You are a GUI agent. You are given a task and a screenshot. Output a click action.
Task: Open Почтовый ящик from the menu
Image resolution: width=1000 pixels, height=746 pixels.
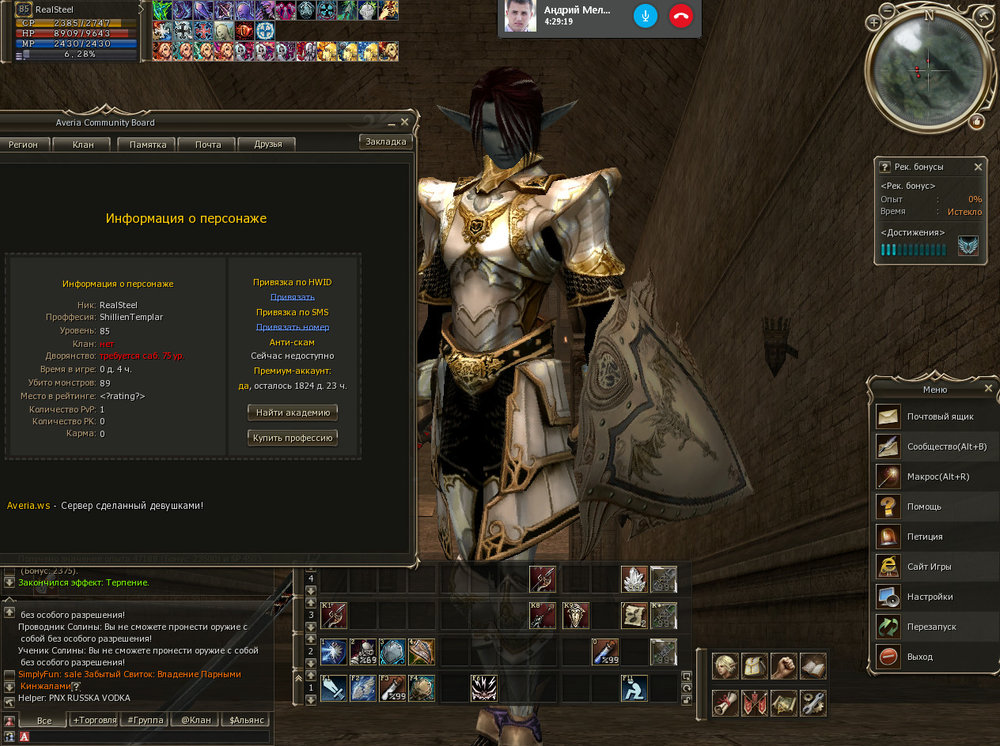pyautogui.click(x=939, y=417)
